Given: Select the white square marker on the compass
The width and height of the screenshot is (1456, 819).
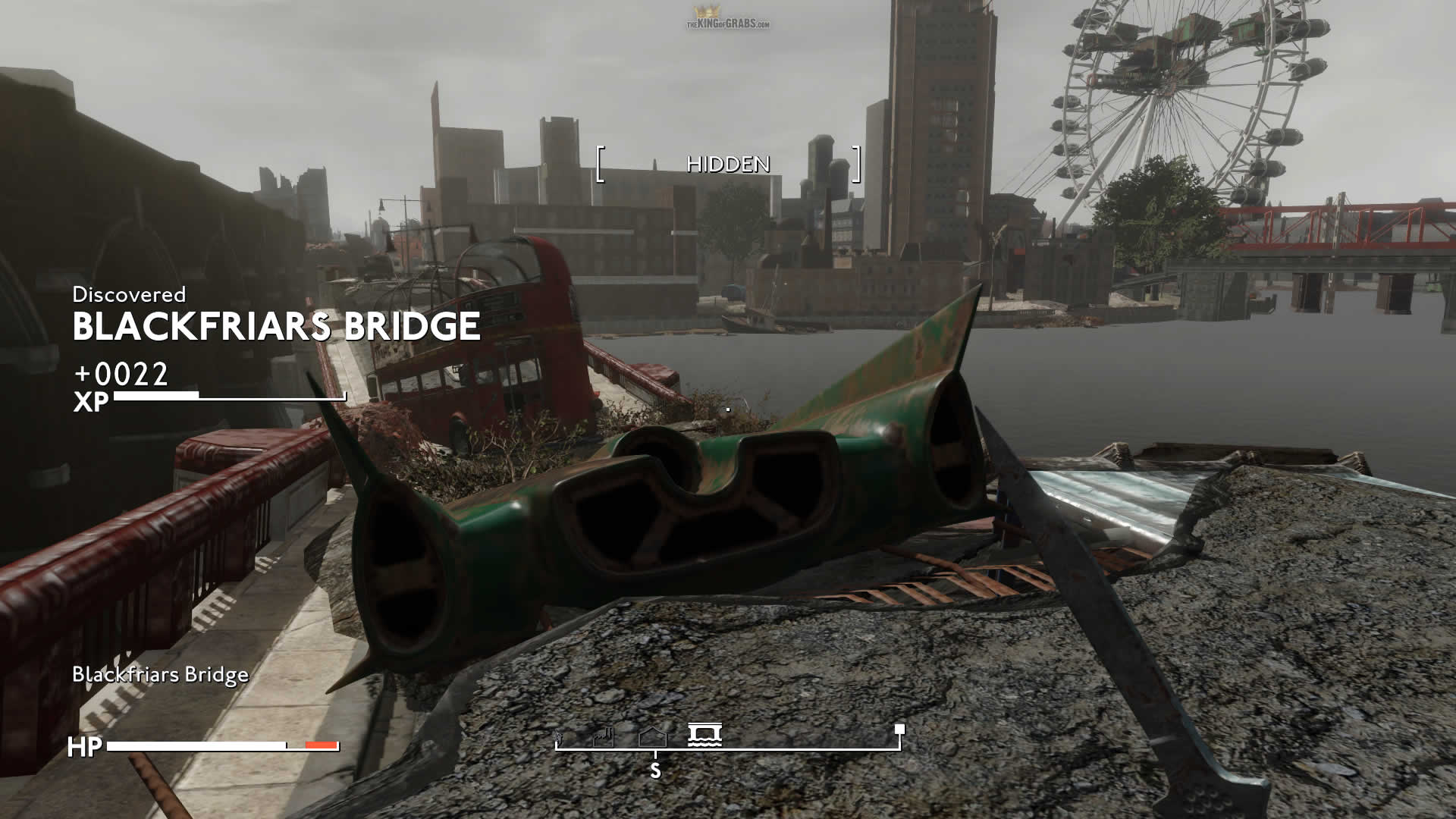Looking at the screenshot, I should (899, 729).
